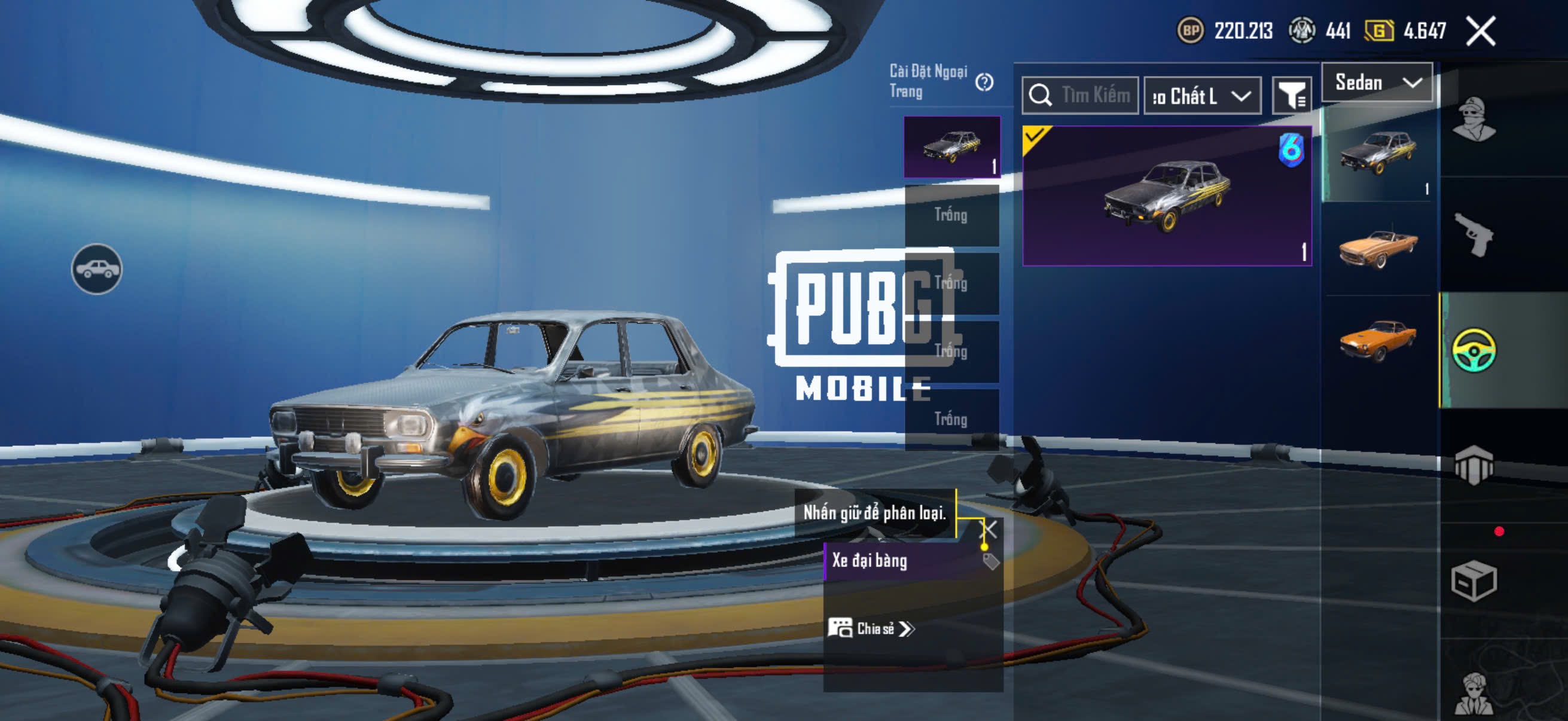Click the round car view button

point(97,269)
